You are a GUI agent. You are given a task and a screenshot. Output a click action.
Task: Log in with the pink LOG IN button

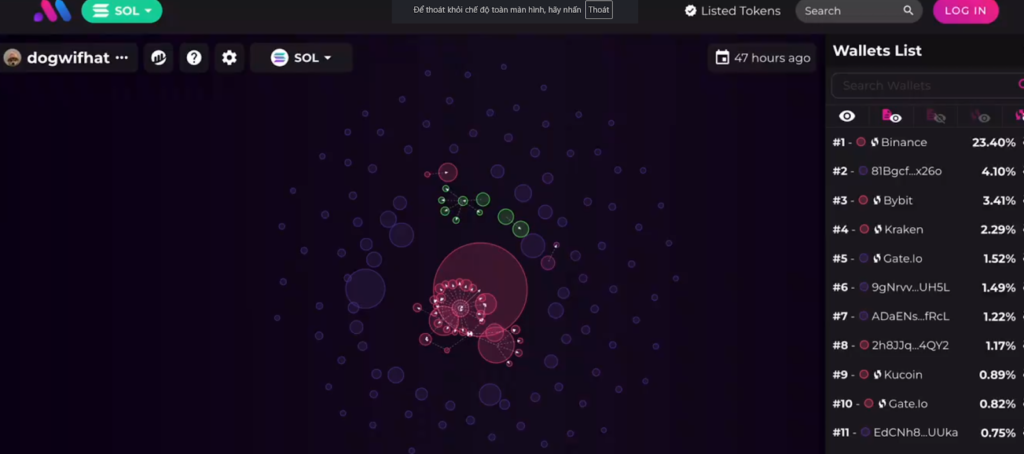(965, 11)
